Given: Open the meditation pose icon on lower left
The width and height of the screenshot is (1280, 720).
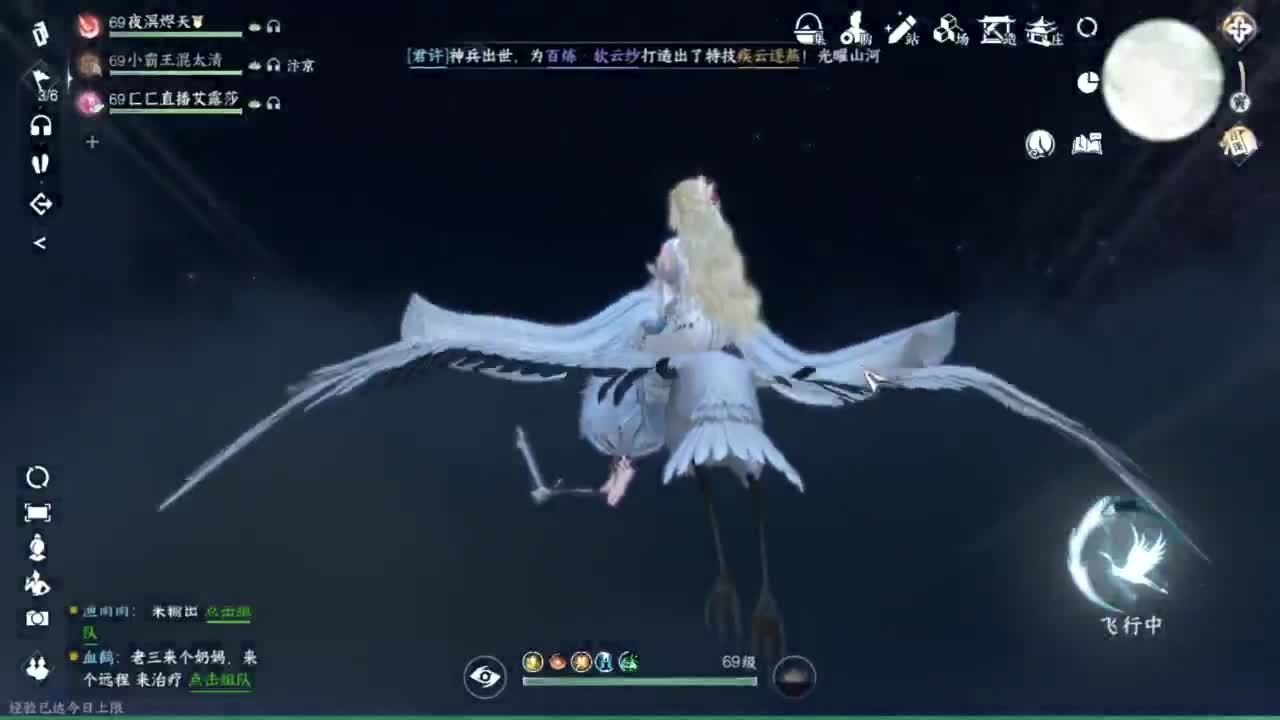Looking at the screenshot, I should click(38, 547).
